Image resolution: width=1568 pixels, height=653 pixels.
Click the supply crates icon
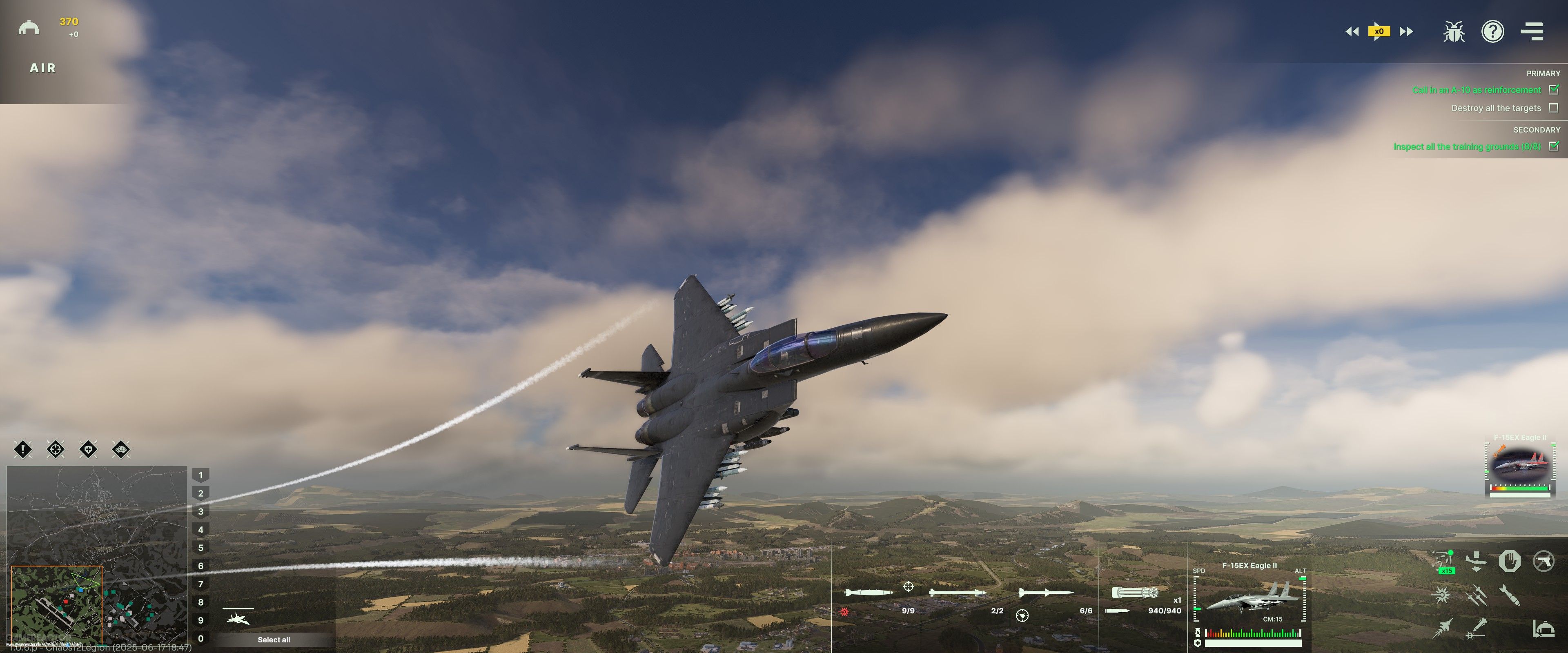[x=121, y=450]
